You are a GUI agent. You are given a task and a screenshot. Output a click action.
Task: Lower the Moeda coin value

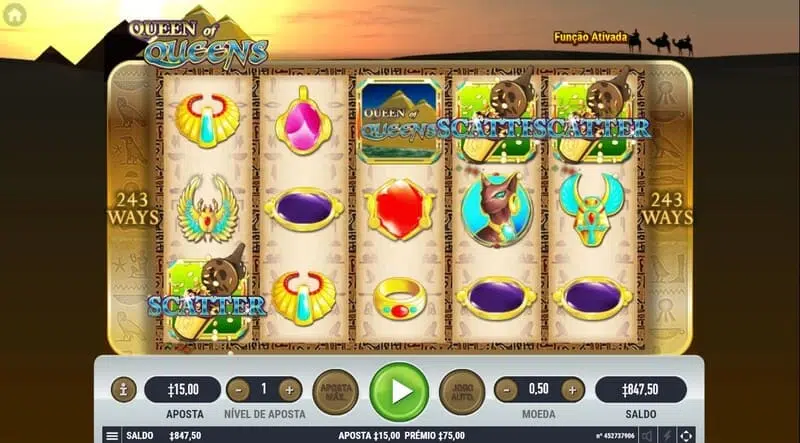click(507, 390)
